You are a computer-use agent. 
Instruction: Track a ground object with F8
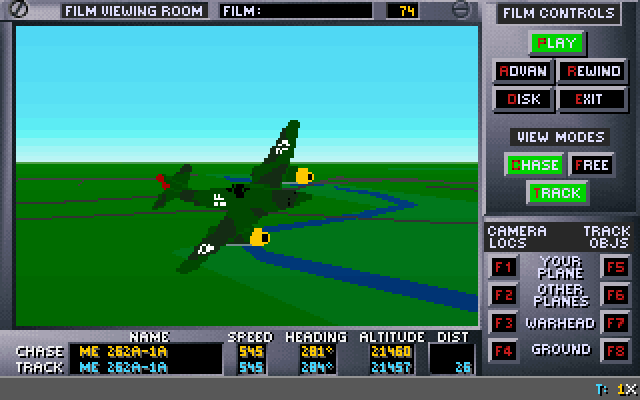[x=615, y=351]
